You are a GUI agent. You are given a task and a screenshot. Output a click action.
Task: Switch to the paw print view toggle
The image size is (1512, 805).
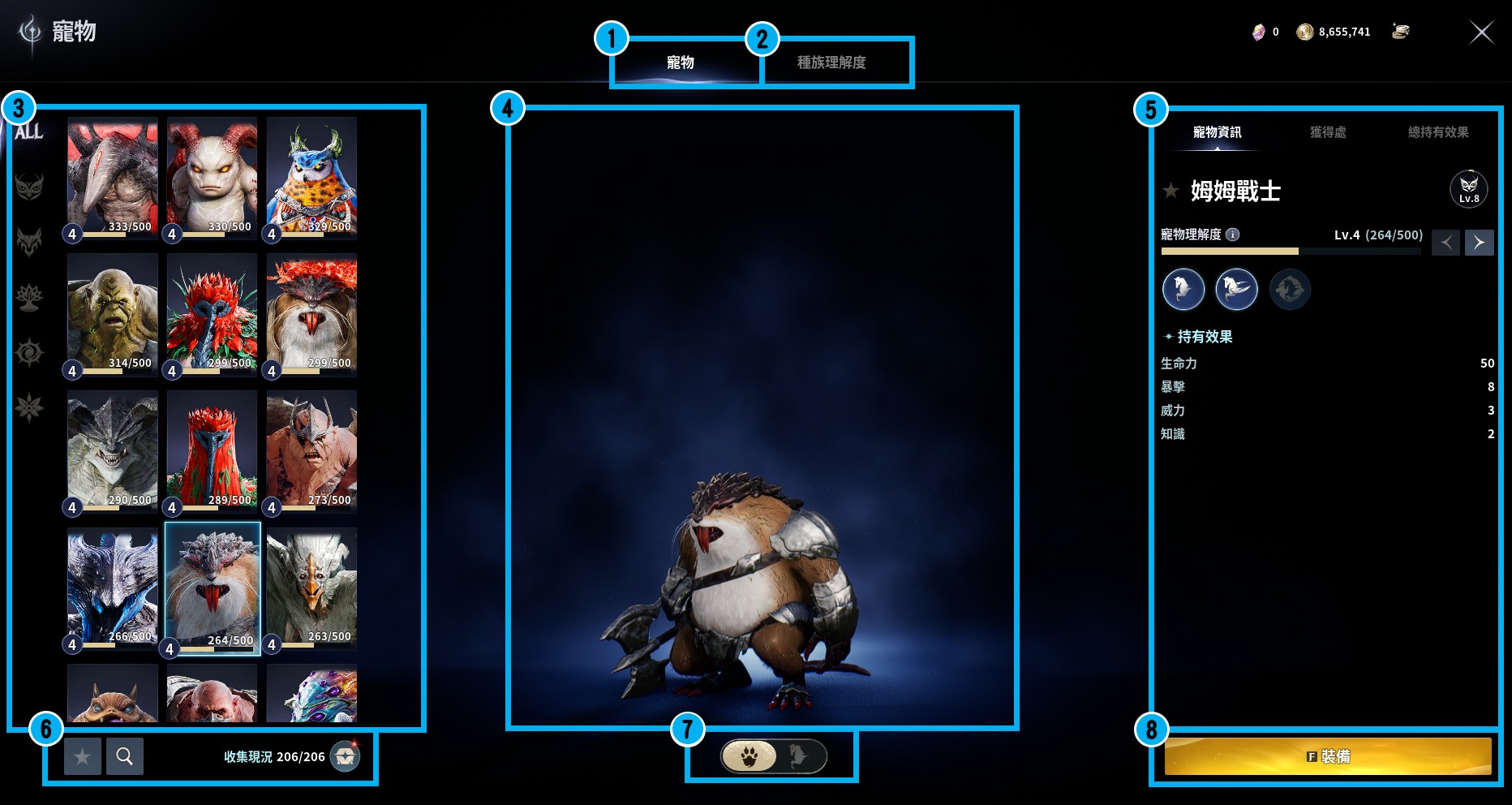click(x=749, y=756)
